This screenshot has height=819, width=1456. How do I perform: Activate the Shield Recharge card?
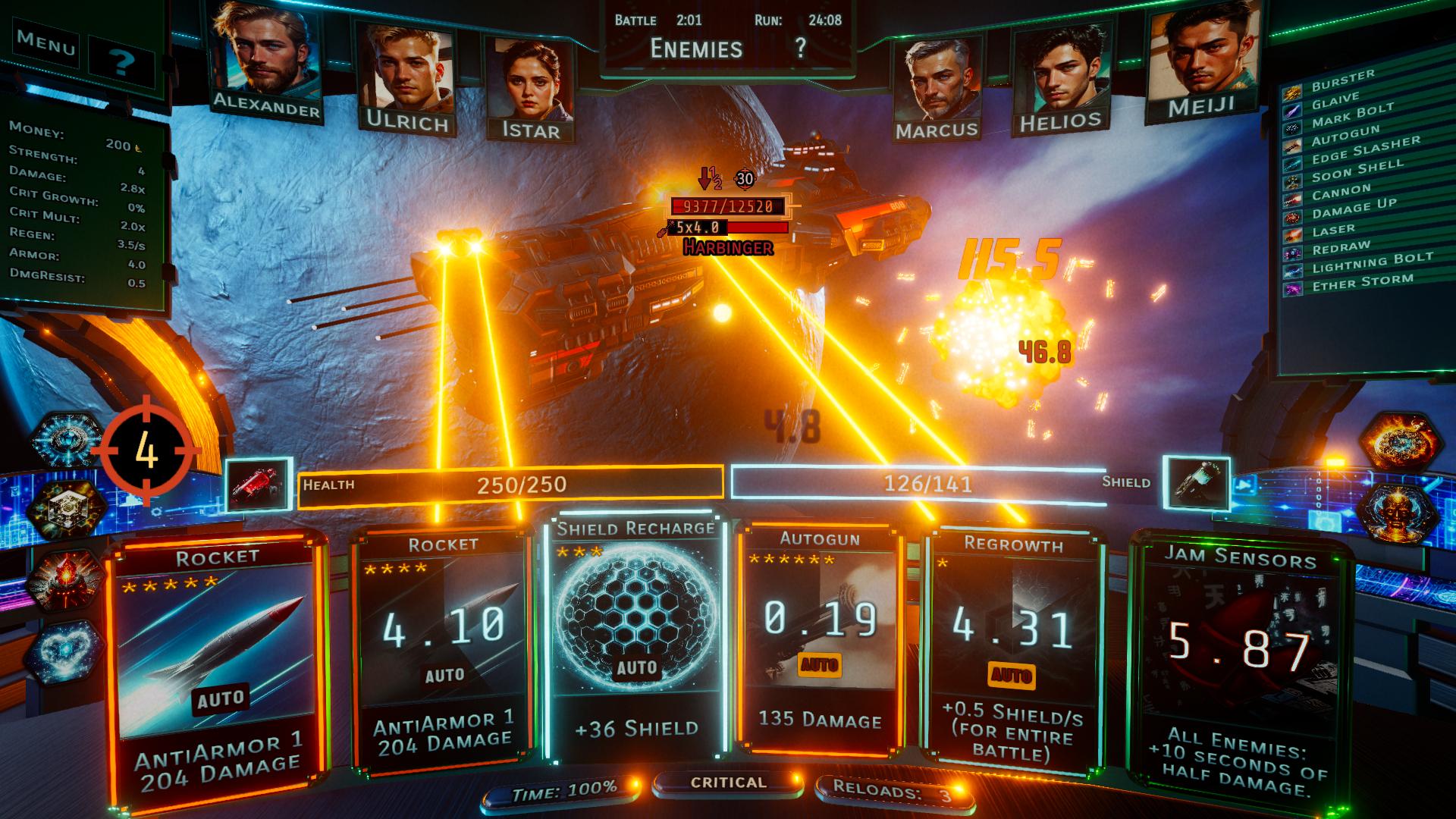[635, 637]
